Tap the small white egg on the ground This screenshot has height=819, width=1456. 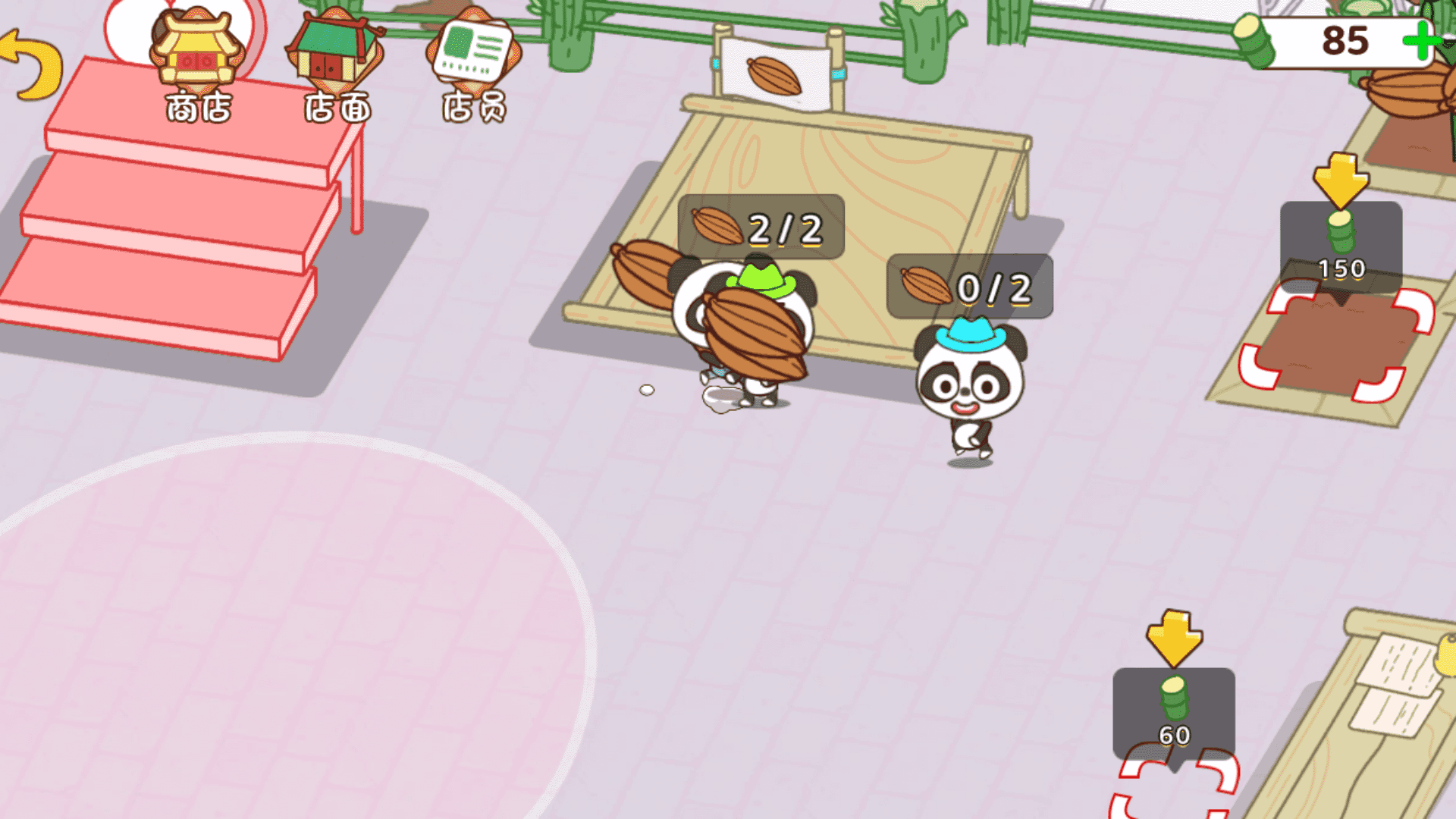647,389
